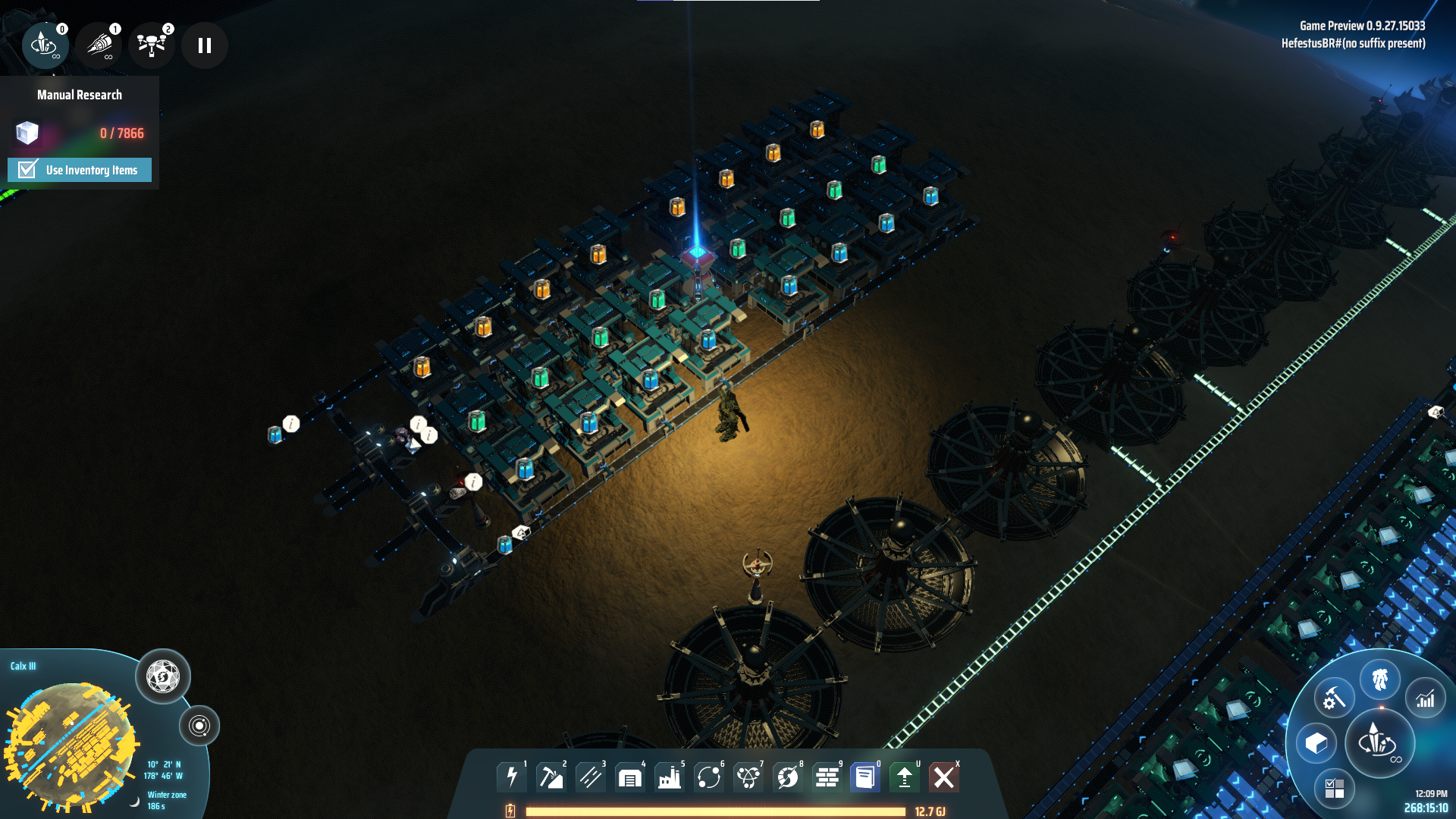Open the mecha panel

click(x=1379, y=679)
